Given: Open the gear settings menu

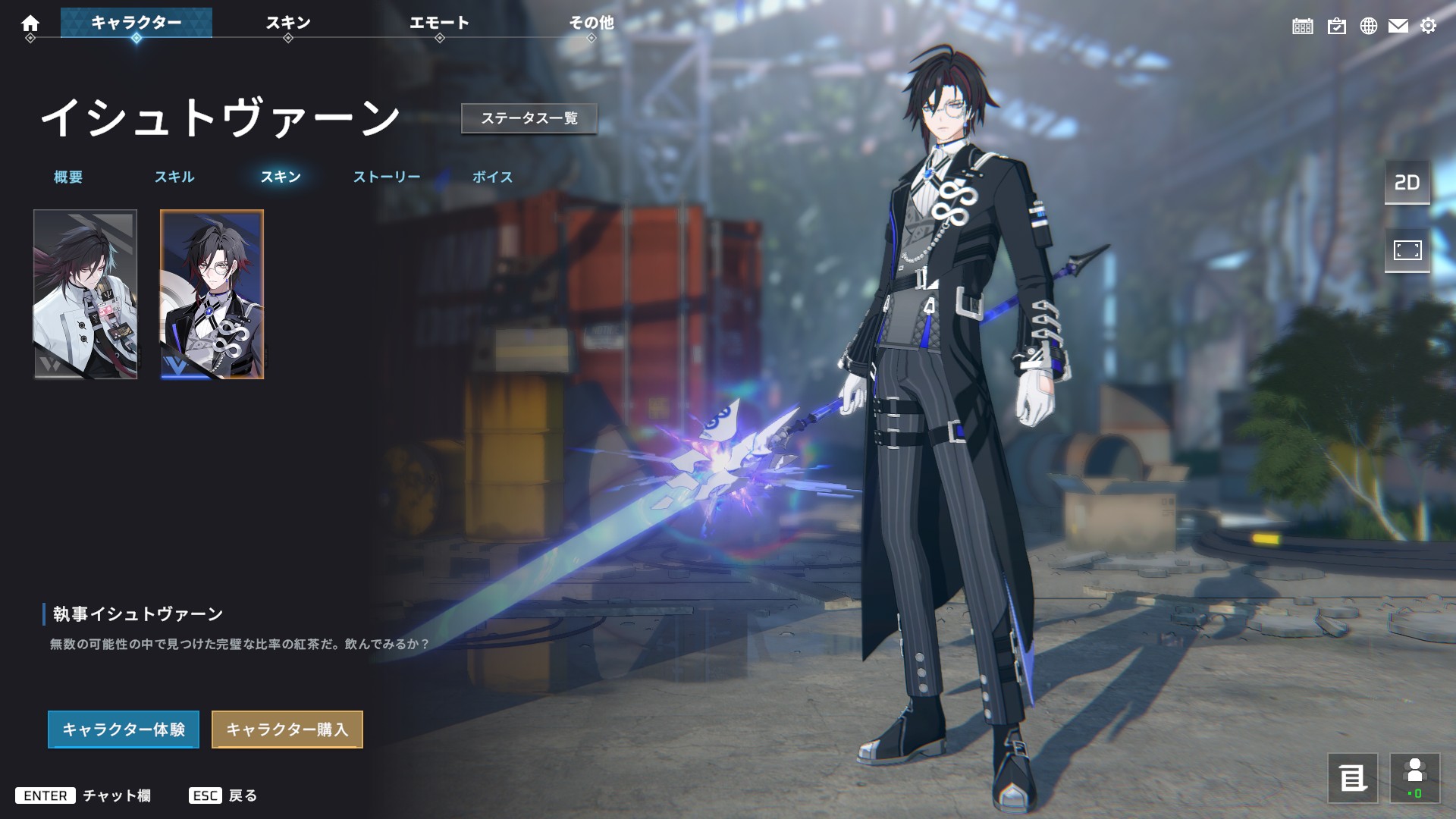Looking at the screenshot, I should (x=1429, y=27).
